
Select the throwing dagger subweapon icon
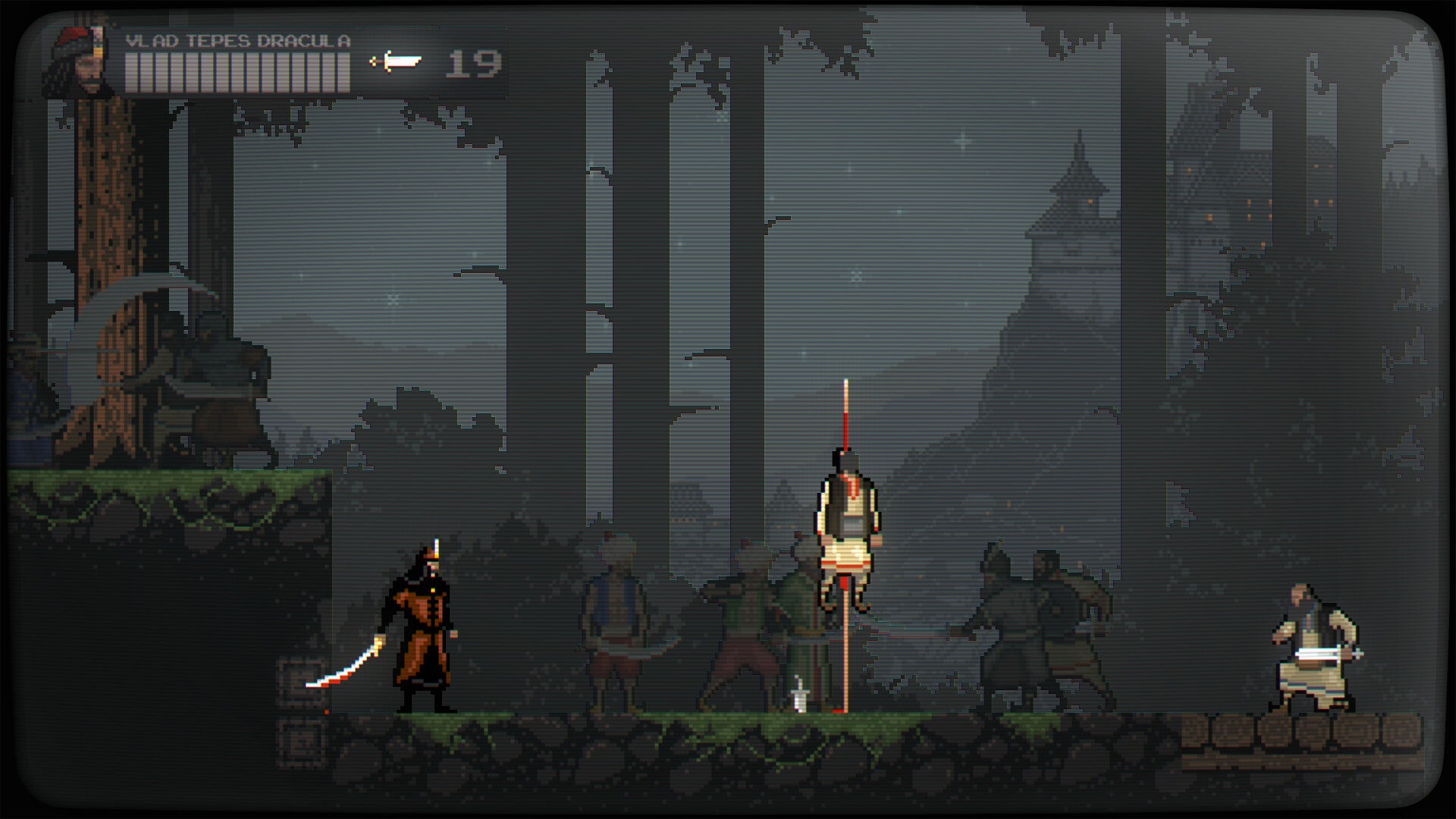395,61
